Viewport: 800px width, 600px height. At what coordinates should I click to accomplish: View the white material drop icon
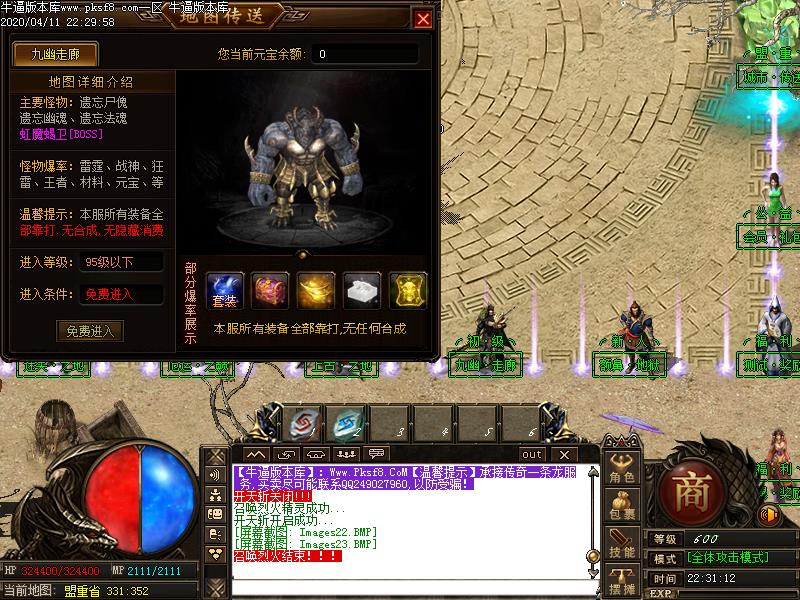(x=362, y=290)
